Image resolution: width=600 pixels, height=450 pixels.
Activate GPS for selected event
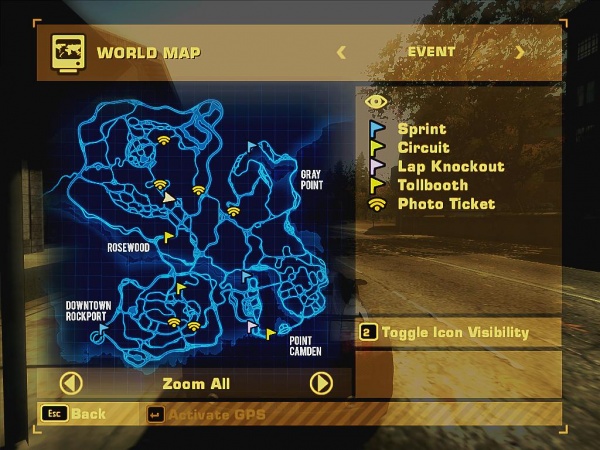click(215, 414)
